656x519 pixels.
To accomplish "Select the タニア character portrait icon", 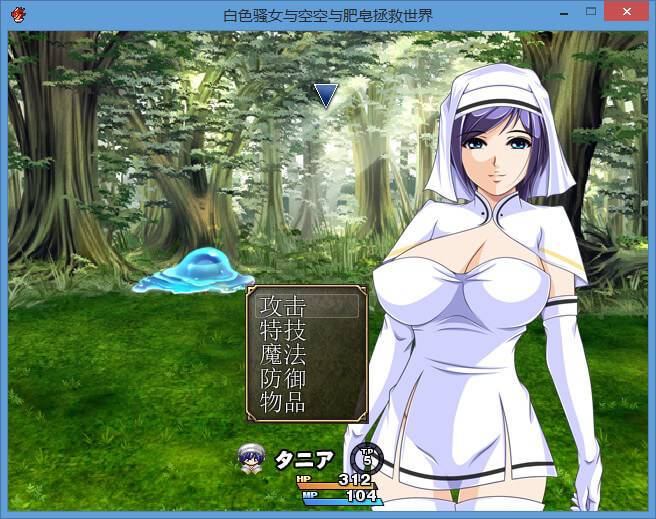I will pyautogui.click(x=250, y=458).
